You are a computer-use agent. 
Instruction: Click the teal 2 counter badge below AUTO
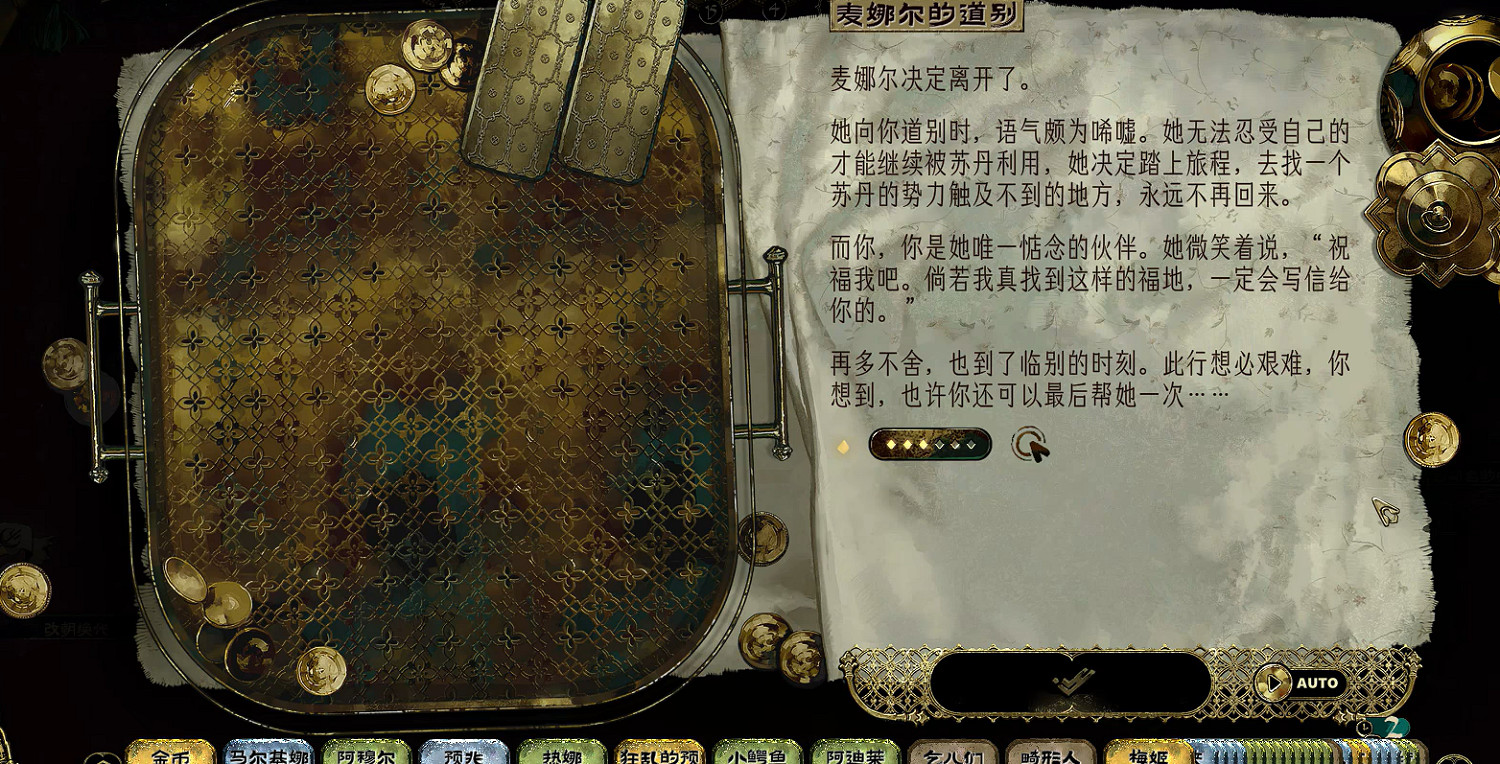point(1391,727)
